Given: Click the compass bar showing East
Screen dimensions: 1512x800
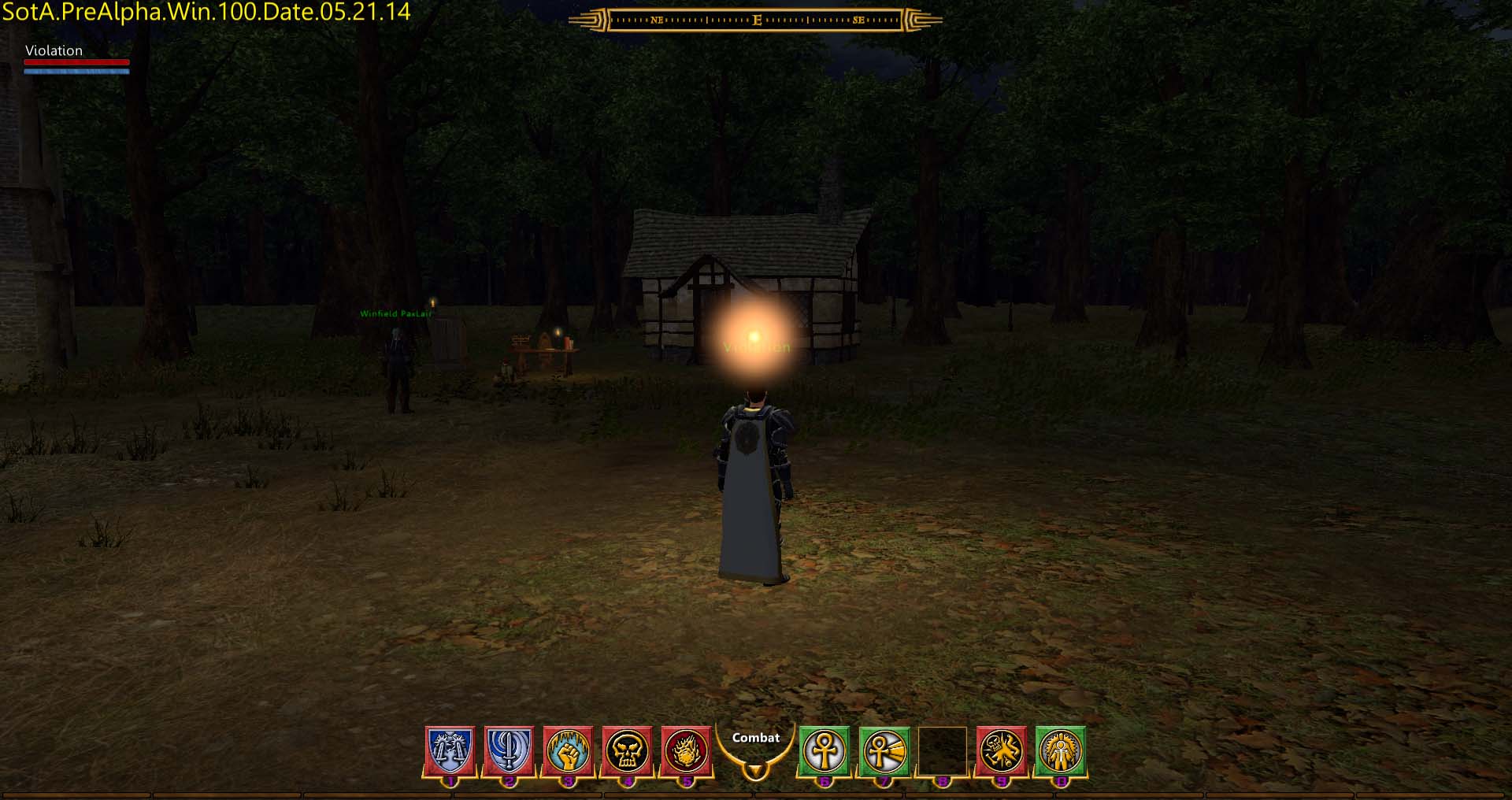Looking at the screenshot, I should pos(755,20).
